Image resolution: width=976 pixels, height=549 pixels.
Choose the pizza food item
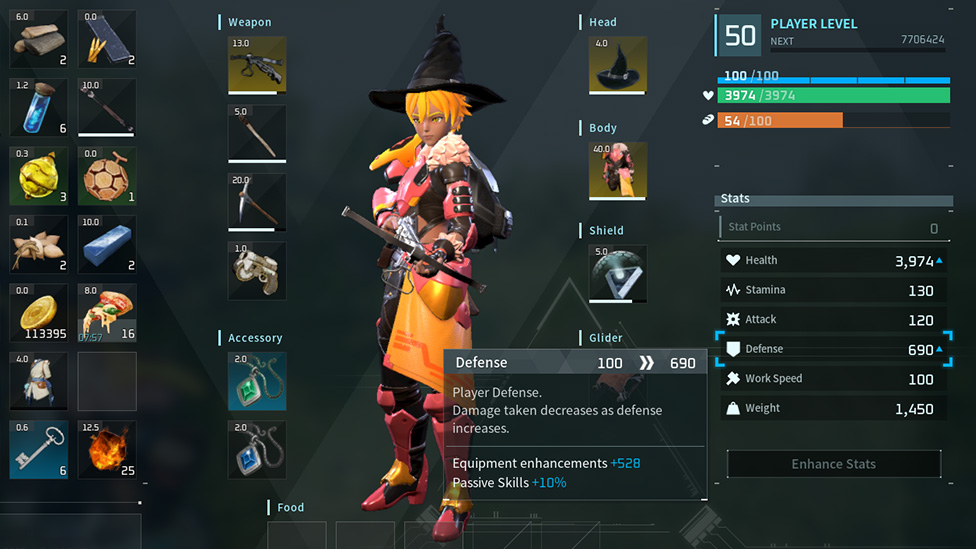coord(107,313)
